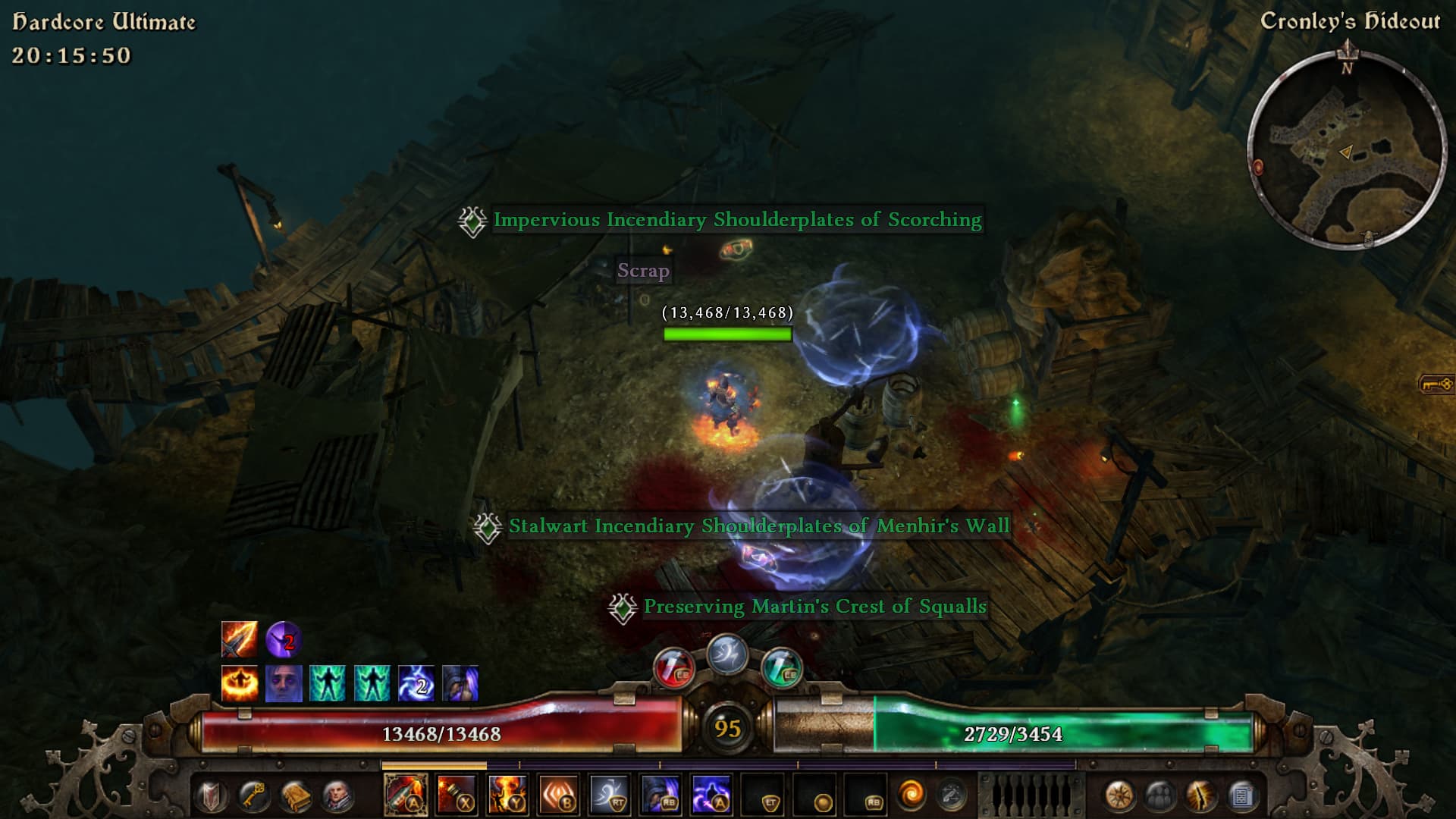Trigger the orange shockwave claw skill

pos(559,795)
